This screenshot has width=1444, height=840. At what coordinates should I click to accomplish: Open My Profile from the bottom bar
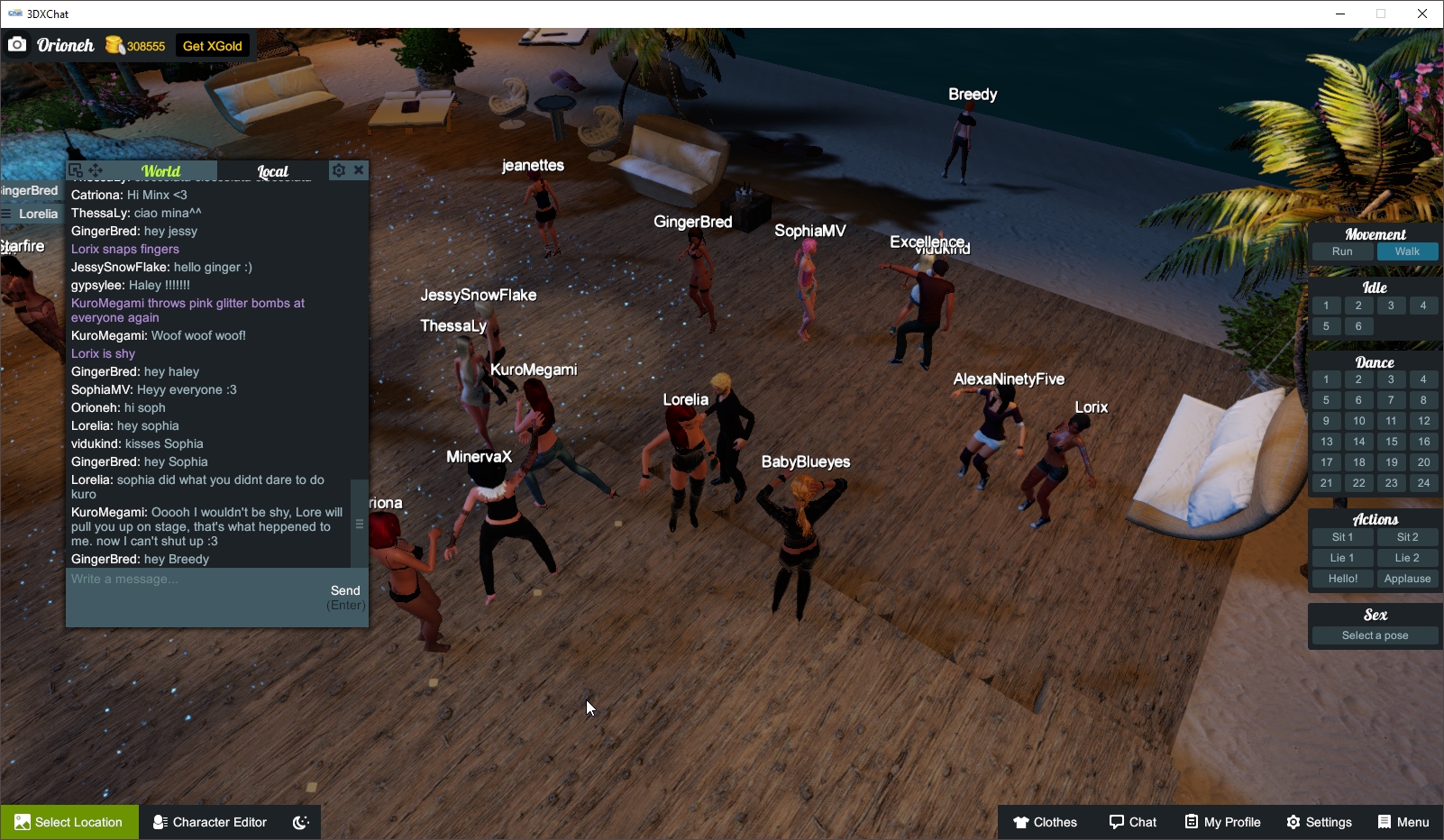pos(1222,821)
